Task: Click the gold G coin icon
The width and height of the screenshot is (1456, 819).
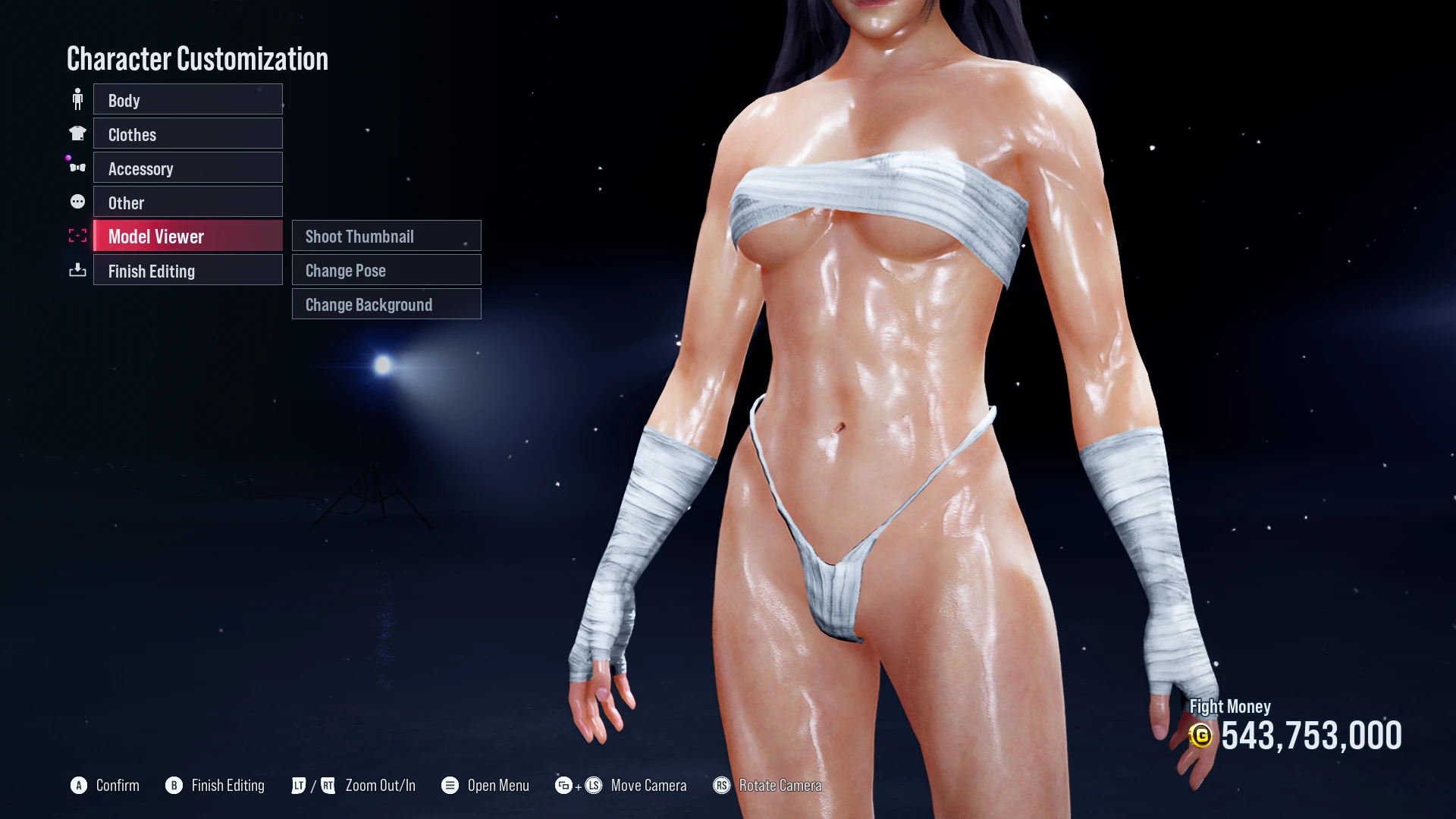Action: point(1203,735)
